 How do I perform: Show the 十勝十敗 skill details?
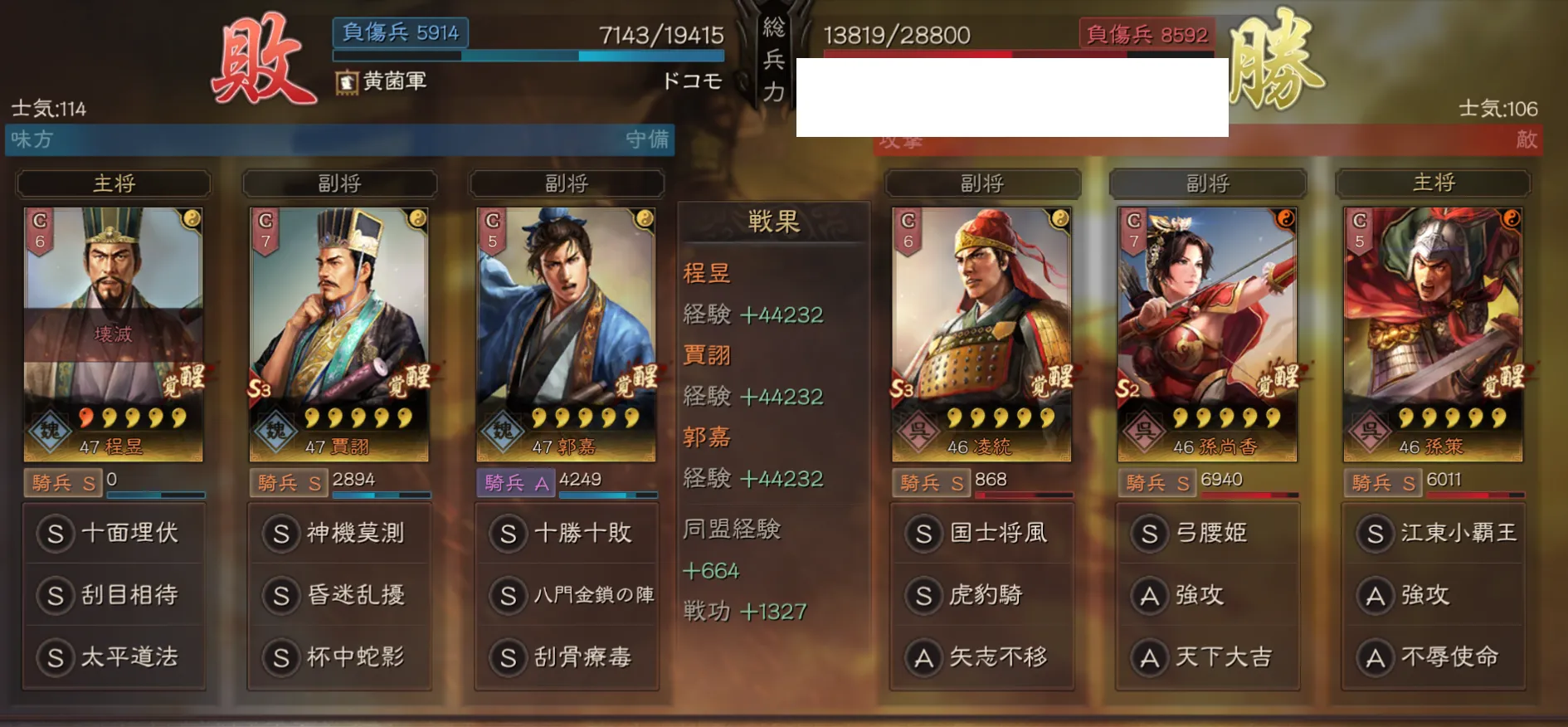click(567, 533)
